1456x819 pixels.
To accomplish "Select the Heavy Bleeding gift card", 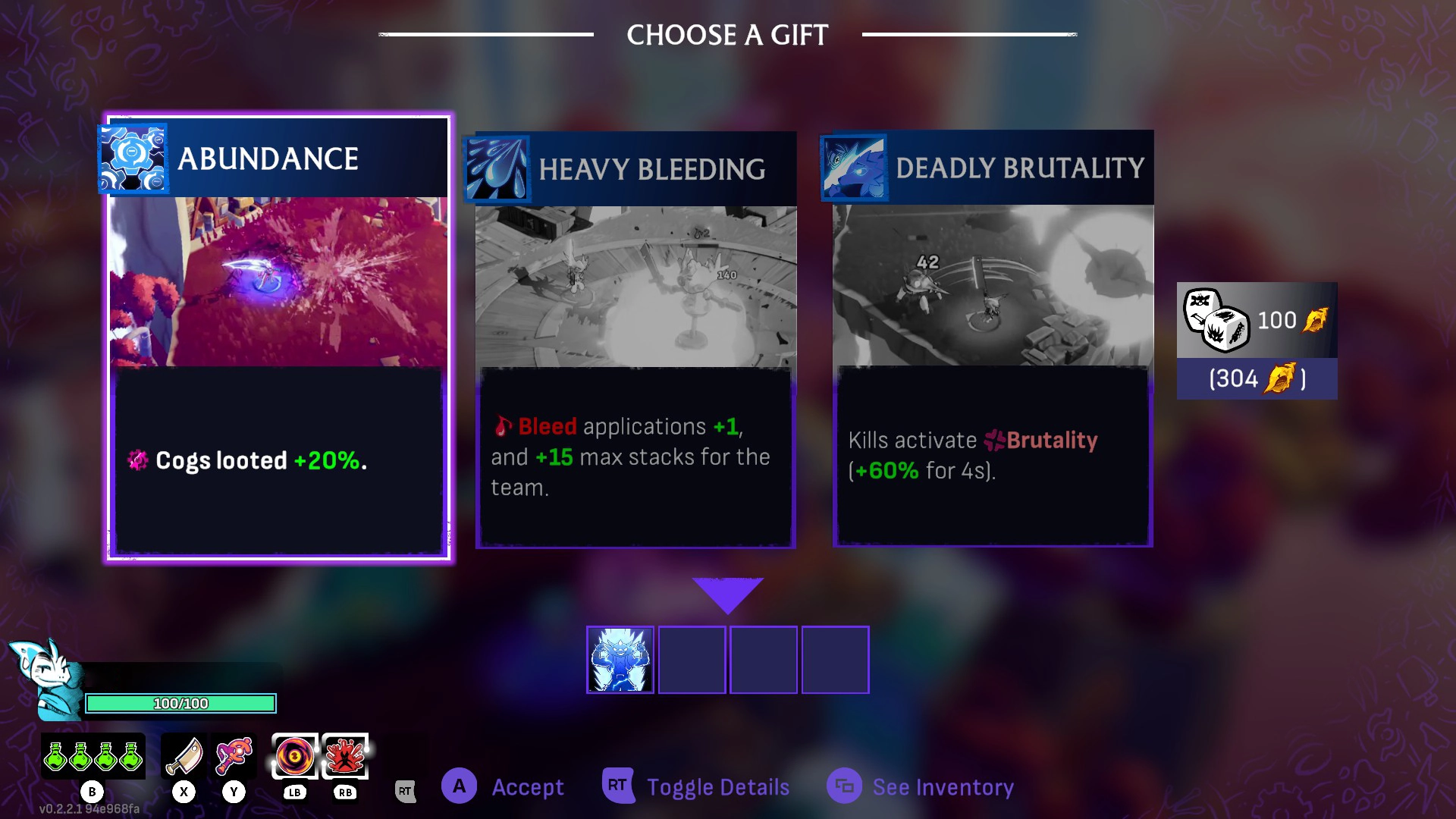I will (635, 339).
